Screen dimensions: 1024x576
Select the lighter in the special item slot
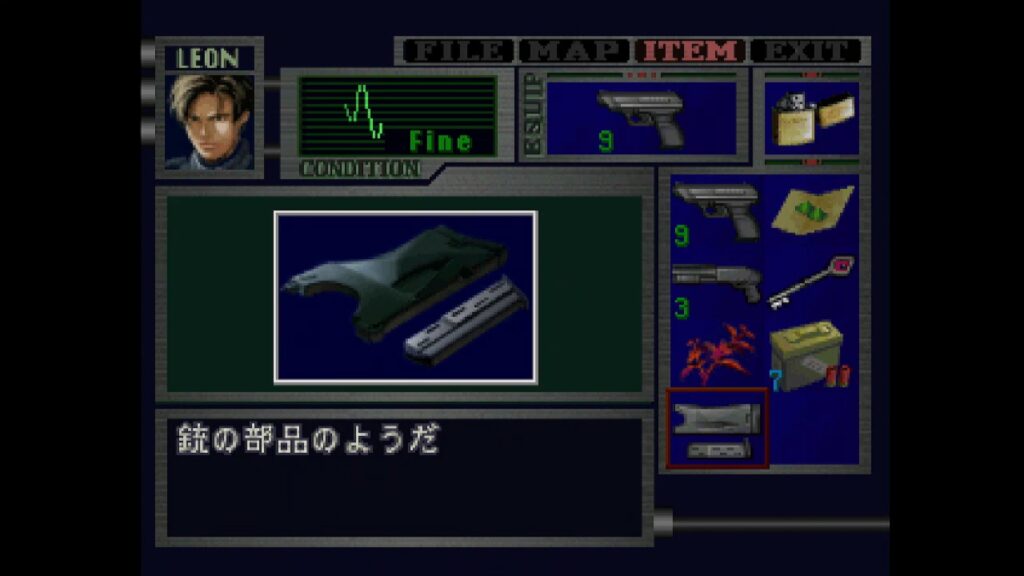click(x=811, y=119)
